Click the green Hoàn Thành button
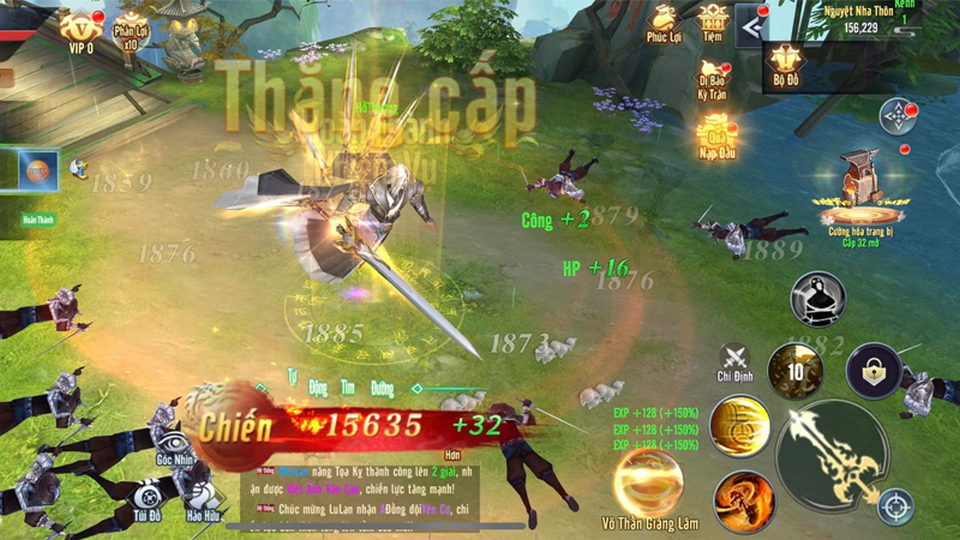The height and width of the screenshot is (540, 960). [x=40, y=219]
